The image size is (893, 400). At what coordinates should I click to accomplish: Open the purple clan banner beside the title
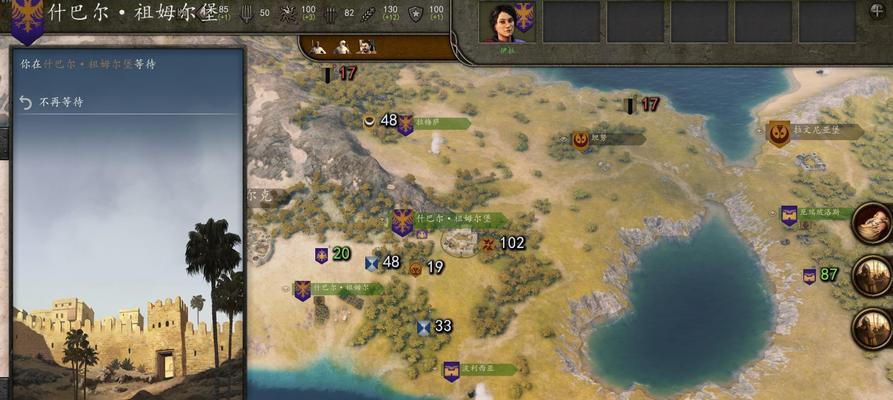(27, 22)
